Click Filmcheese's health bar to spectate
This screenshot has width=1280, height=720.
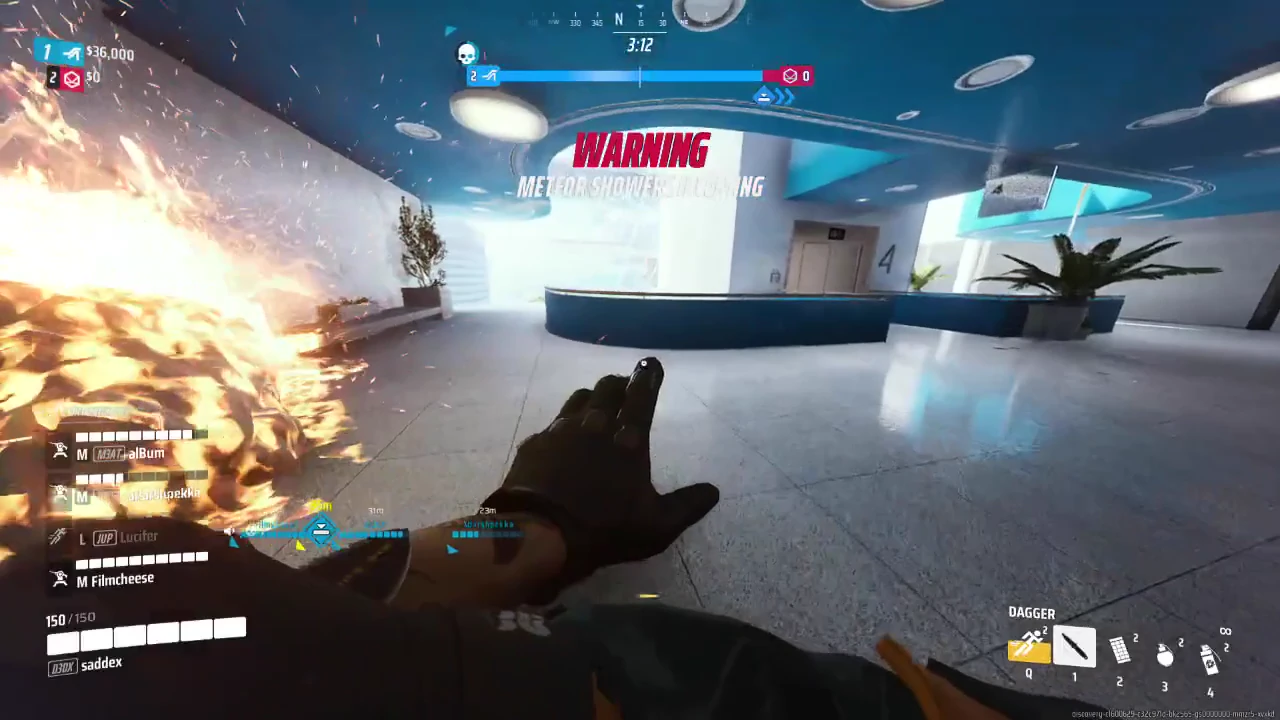click(x=142, y=559)
